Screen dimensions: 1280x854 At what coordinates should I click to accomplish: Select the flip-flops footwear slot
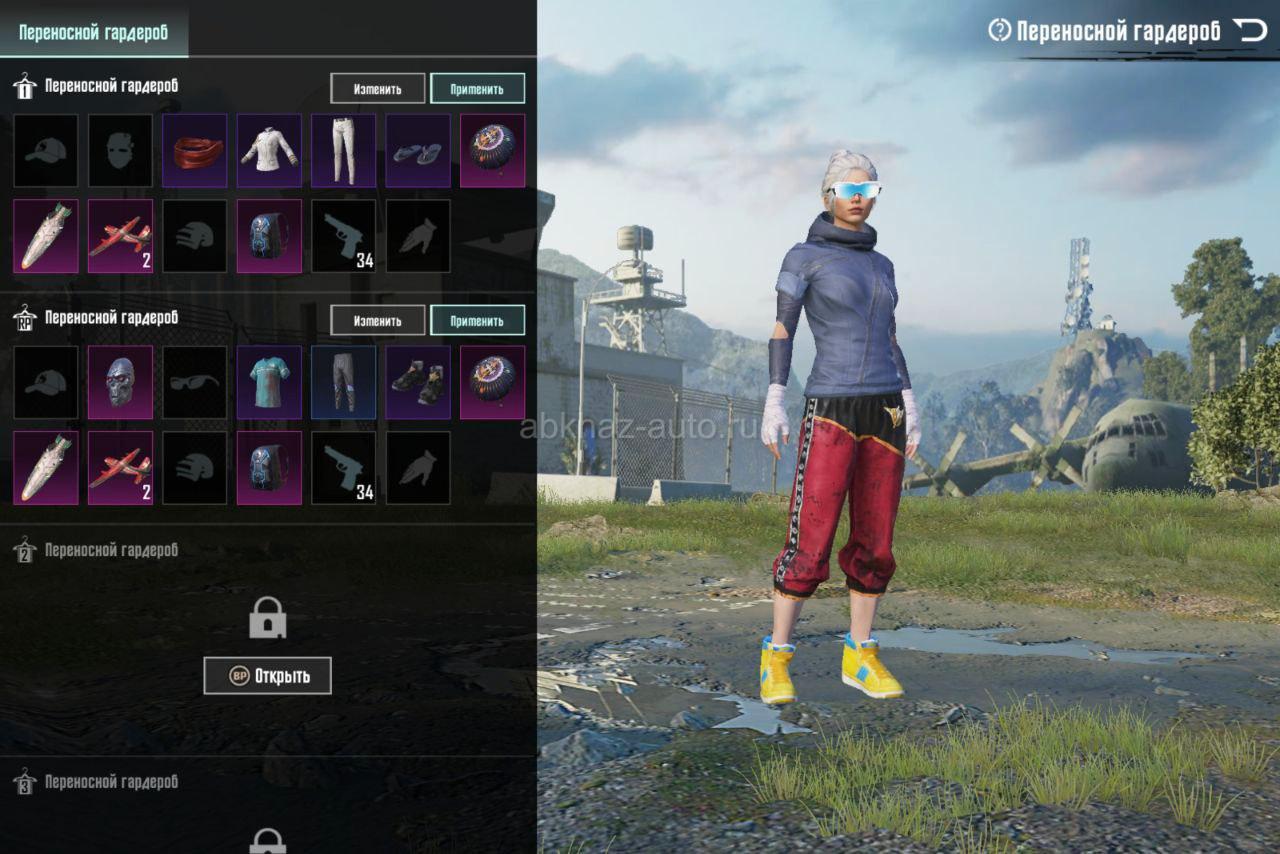pos(418,151)
